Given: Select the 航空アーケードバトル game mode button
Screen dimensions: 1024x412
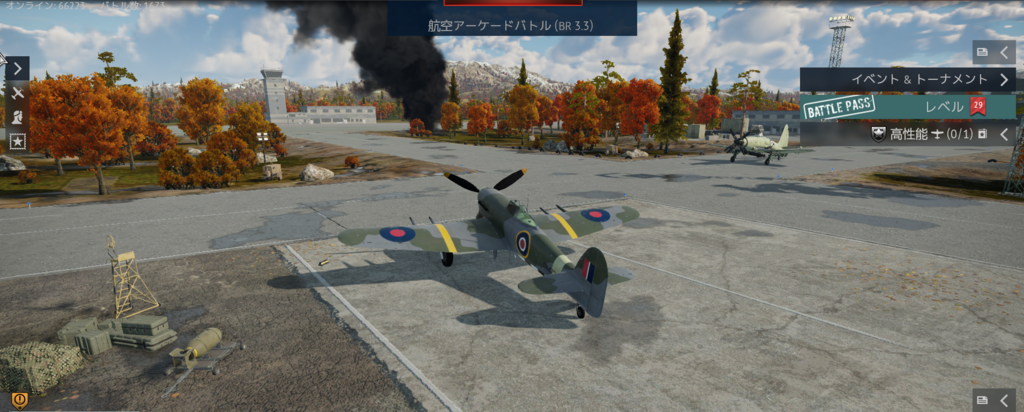Looking at the screenshot, I should pyautogui.click(x=512, y=22).
